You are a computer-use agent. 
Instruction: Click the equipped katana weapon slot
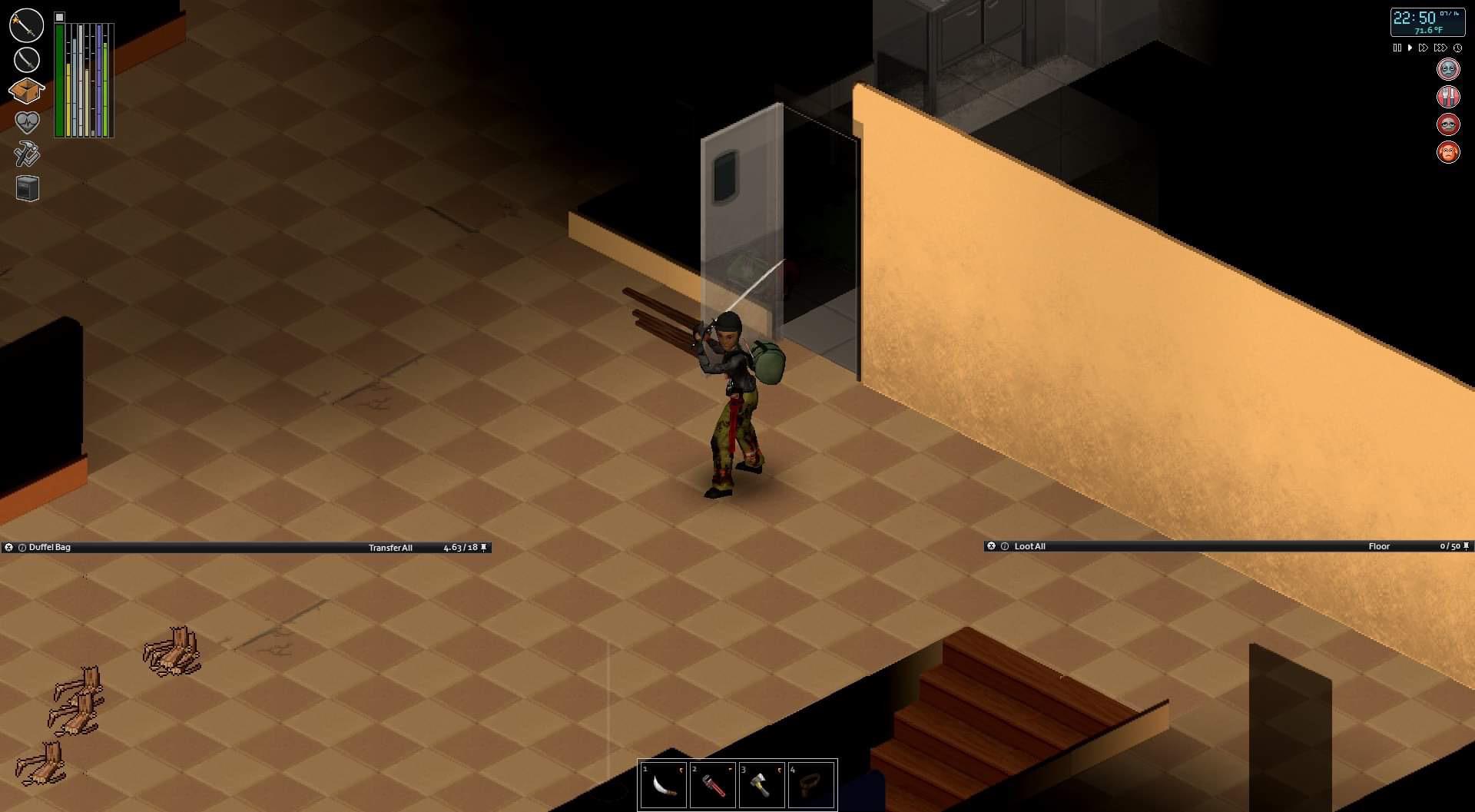pos(26,60)
